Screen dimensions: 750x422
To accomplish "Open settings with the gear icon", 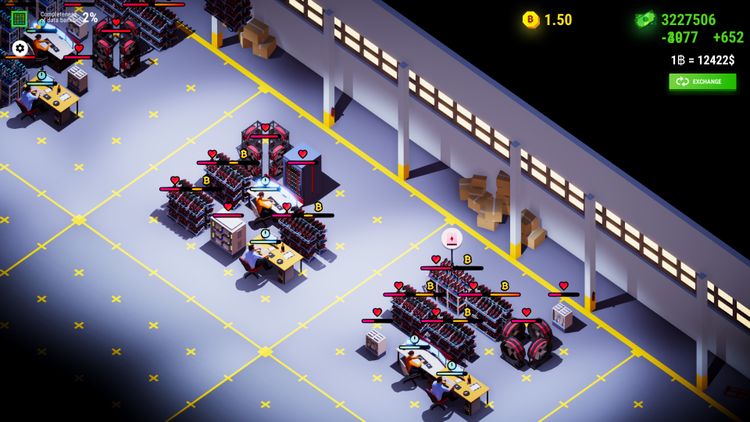I will coord(19,48).
